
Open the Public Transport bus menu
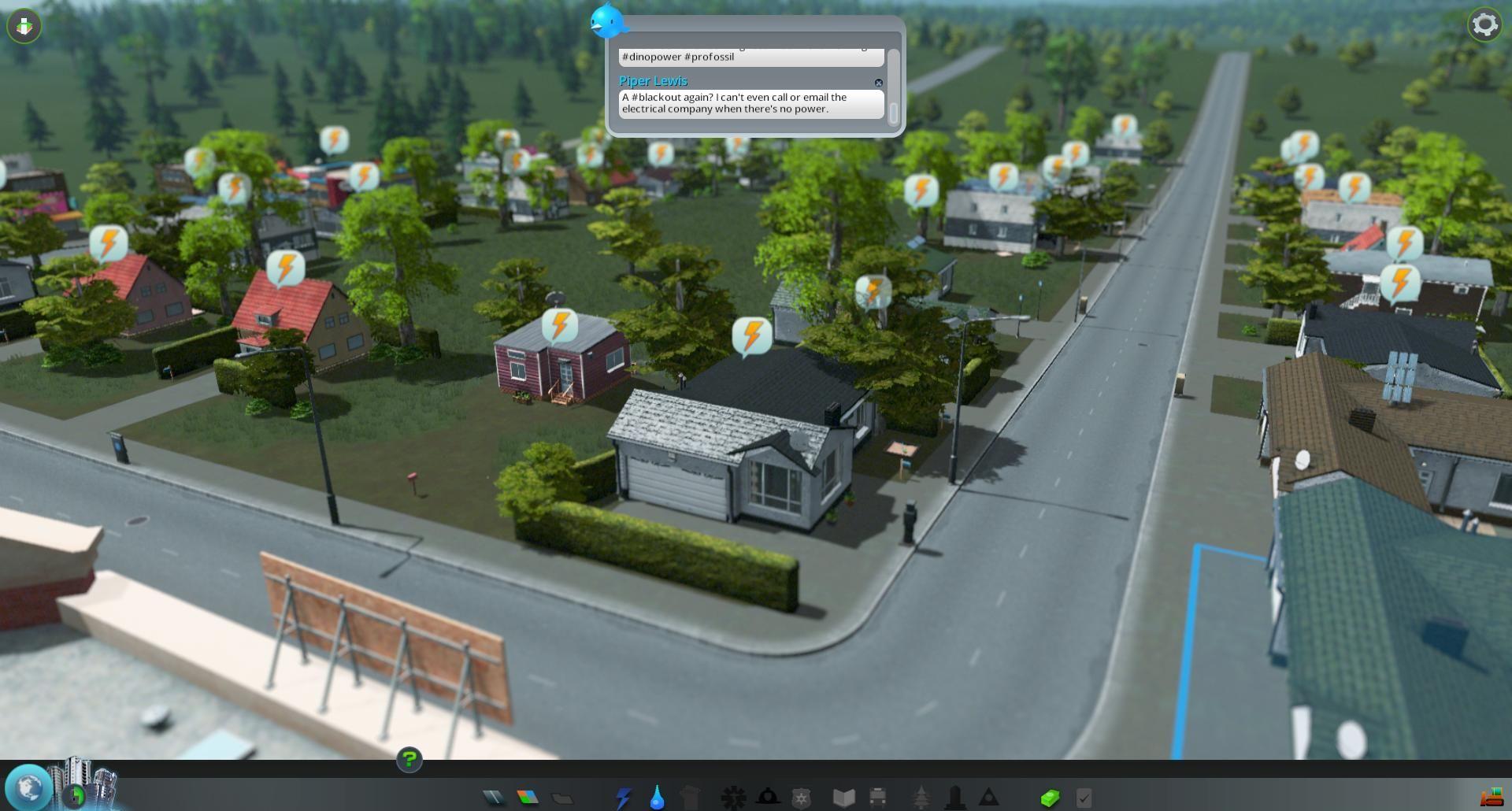877,798
